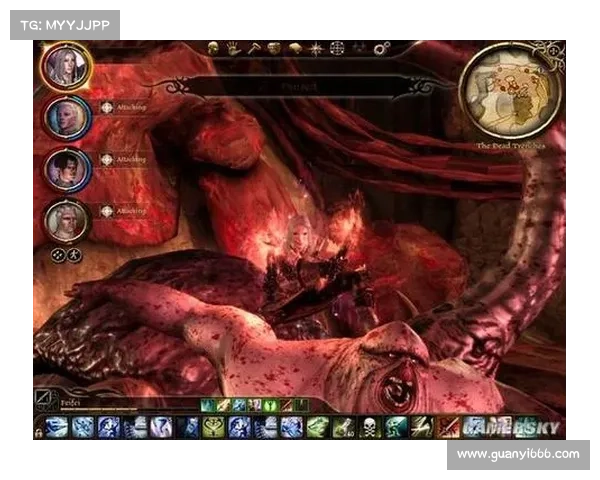Click the ring-shaped icon ending the top menu
This screenshot has width=600, height=480.
tap(381, 47)
